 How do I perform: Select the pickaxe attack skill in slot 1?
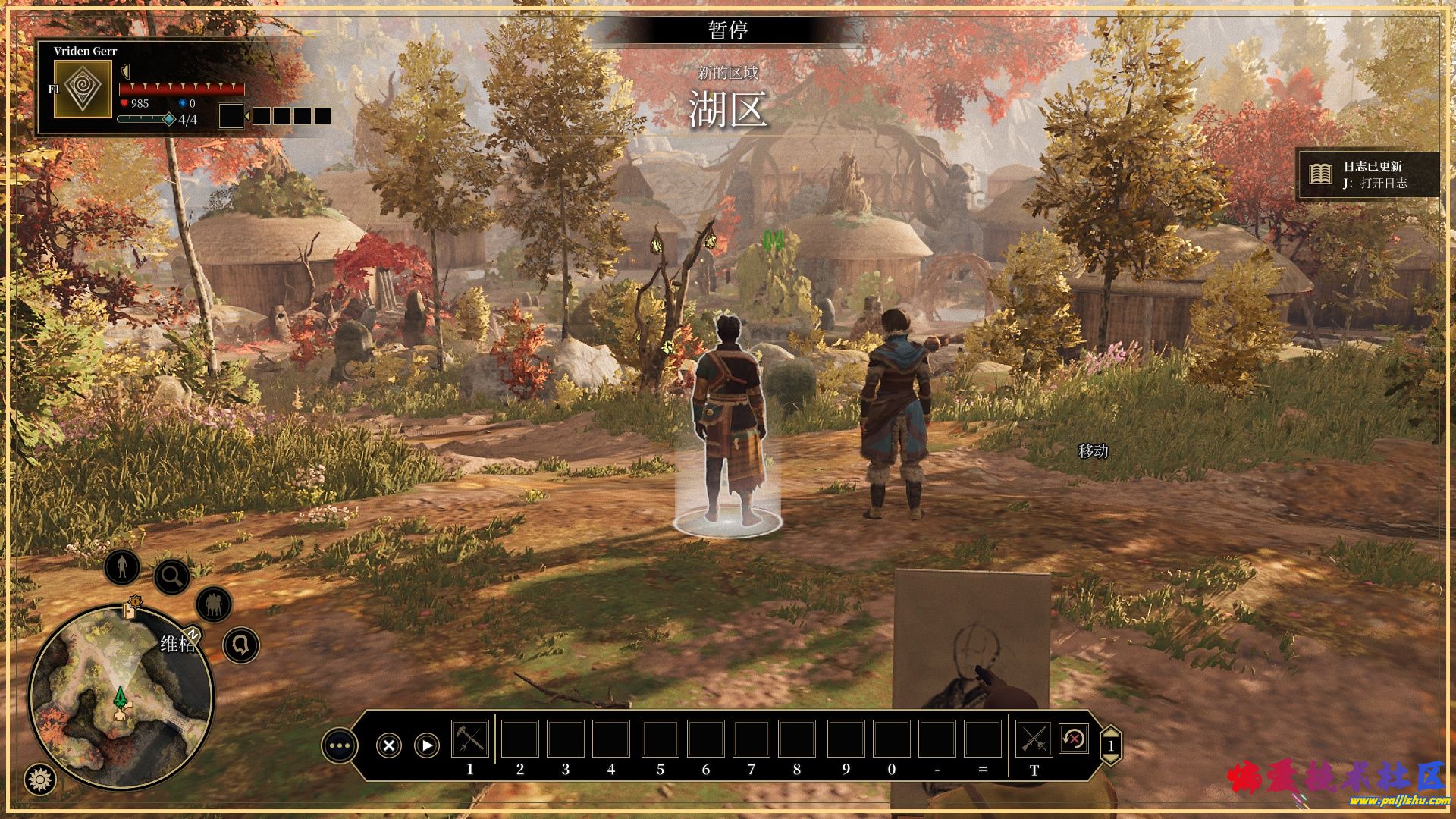pos(470,739)
